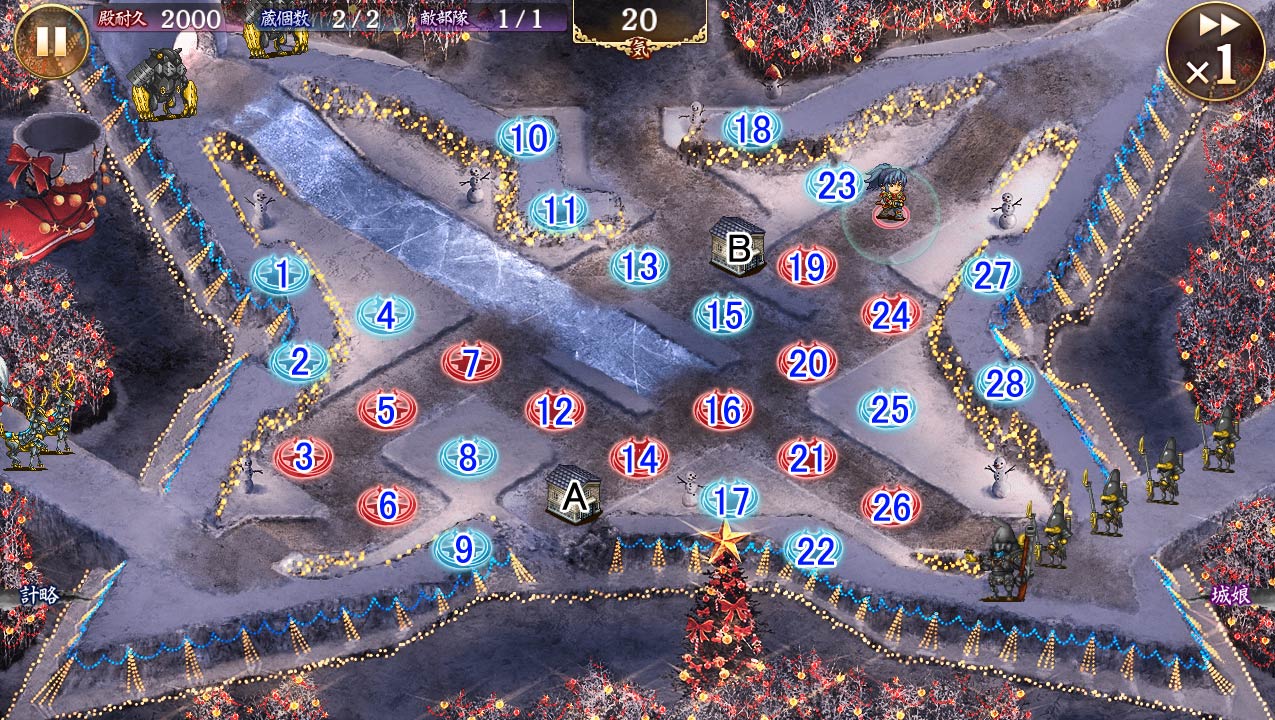Select blue deployment tile 28
Viewport: 1275px width, 720px height.
[x=1005, y=383]
